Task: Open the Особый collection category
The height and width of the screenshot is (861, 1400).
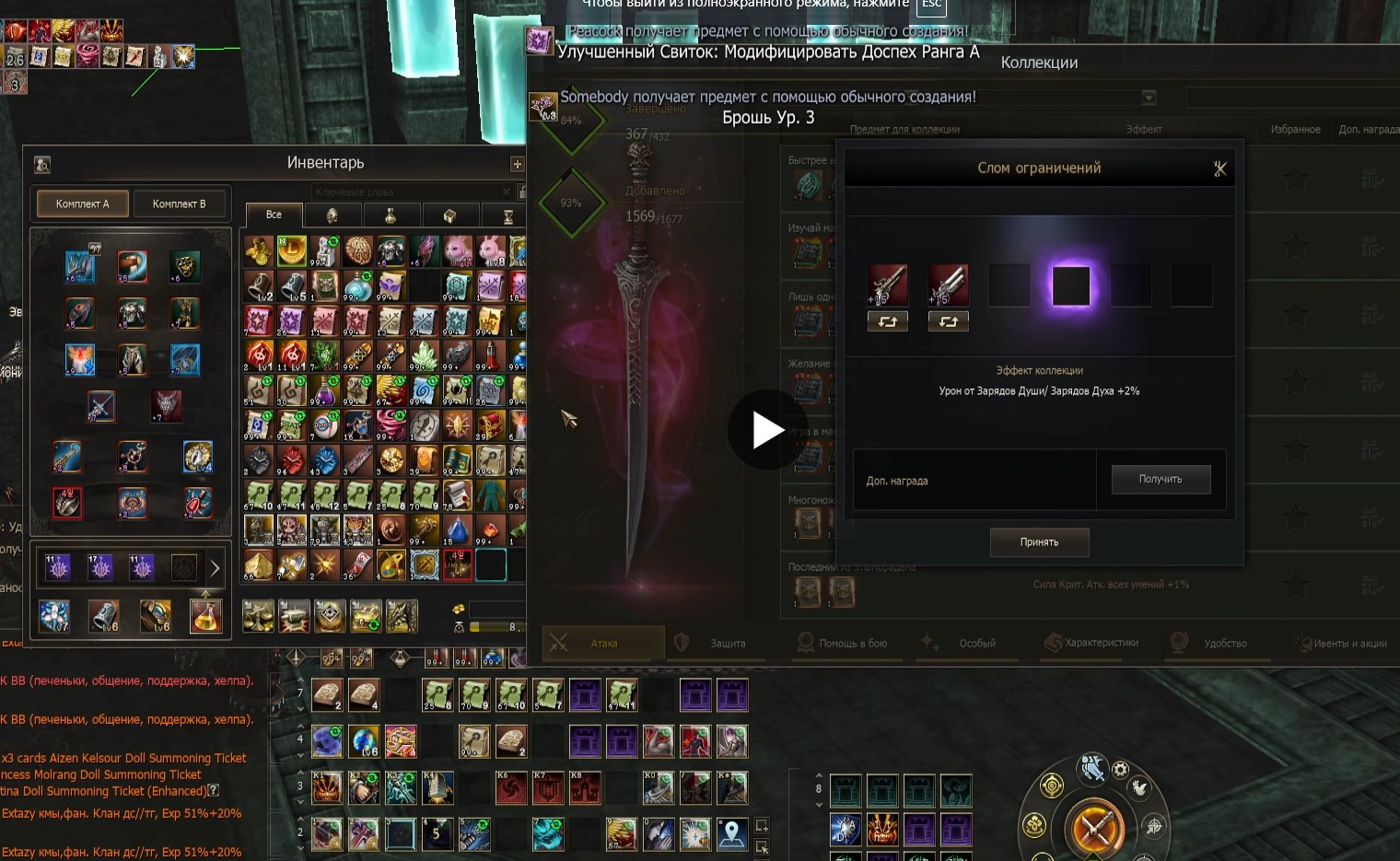Action: (x=976, y=643)
